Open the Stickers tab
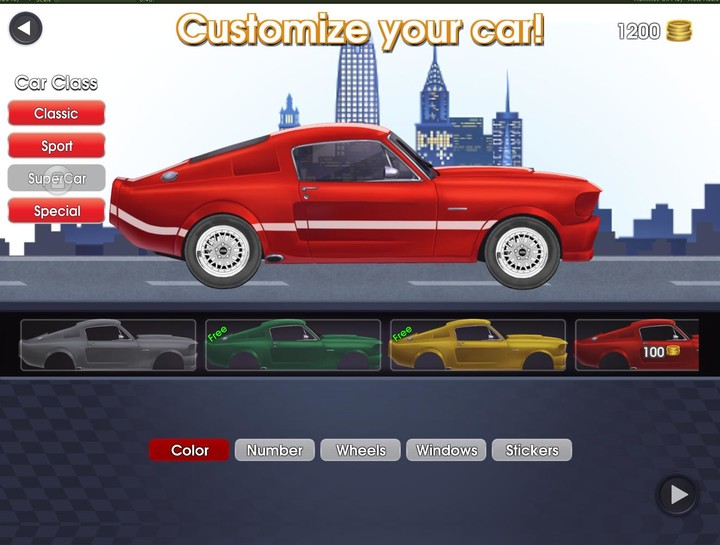 coord(532,450)
